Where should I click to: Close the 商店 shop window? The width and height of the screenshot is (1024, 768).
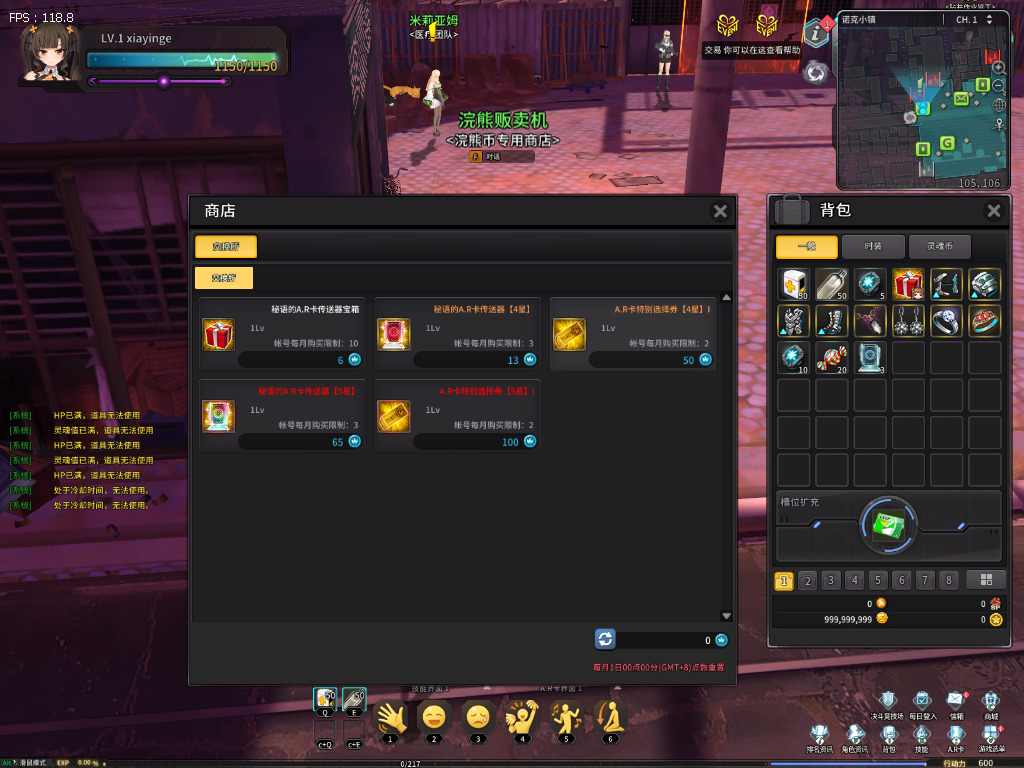720,211
